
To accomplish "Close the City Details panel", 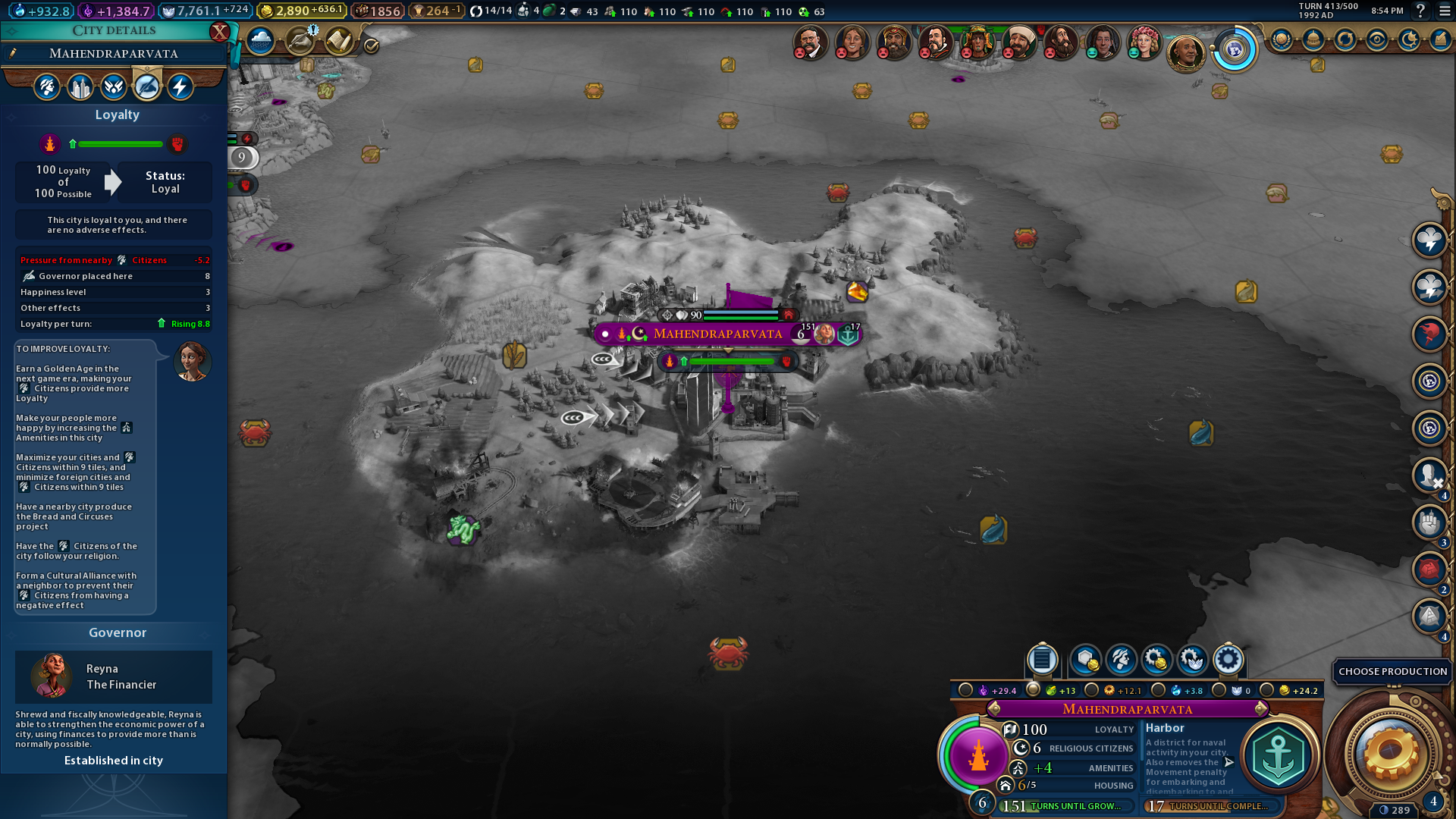I will [x=219, y=32].
